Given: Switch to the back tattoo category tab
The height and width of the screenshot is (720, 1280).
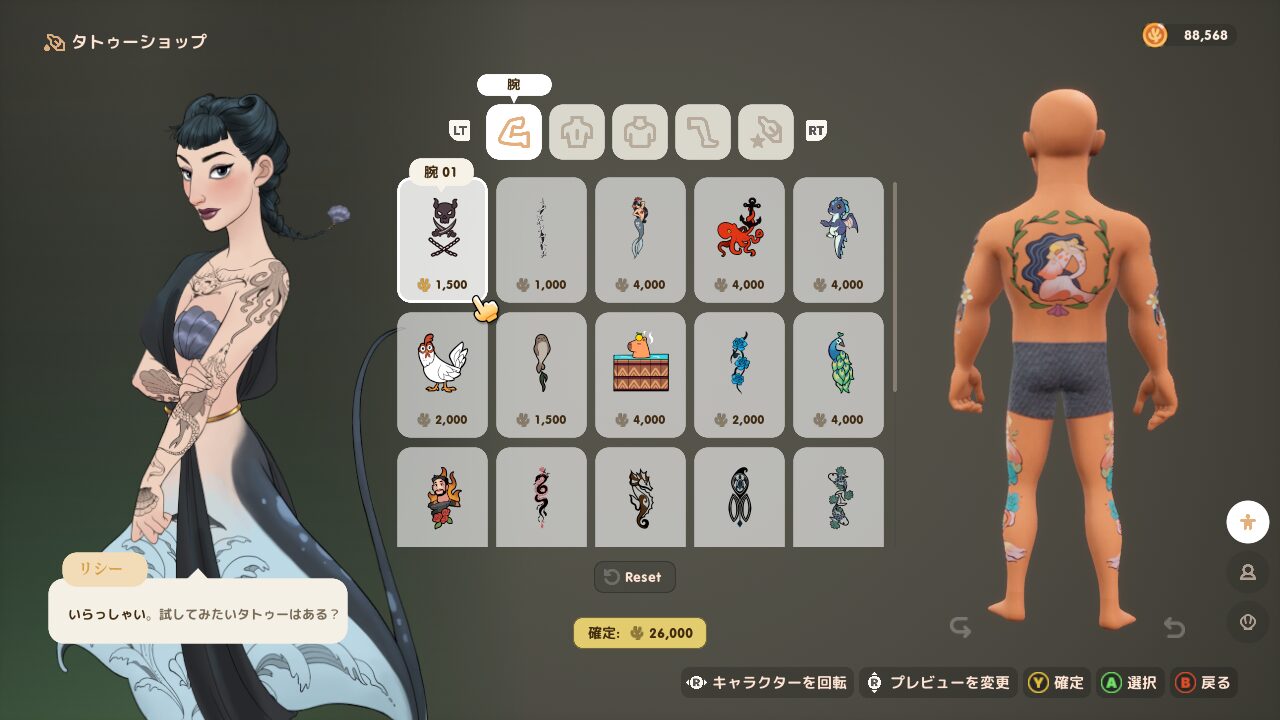Looking at the screenshot, I should (577, 132).
